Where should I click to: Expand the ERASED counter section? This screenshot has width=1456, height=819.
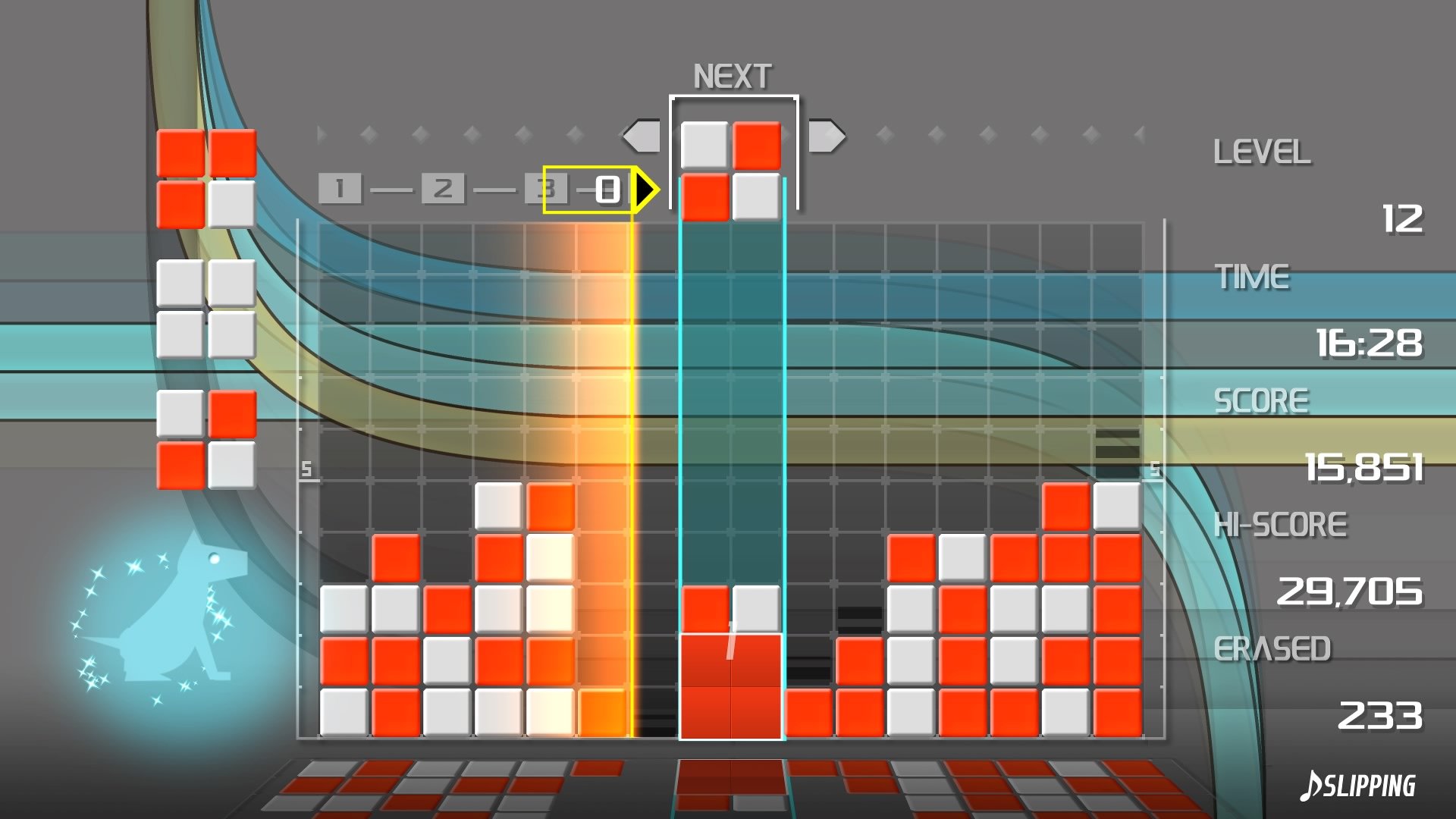[1274, 647]
